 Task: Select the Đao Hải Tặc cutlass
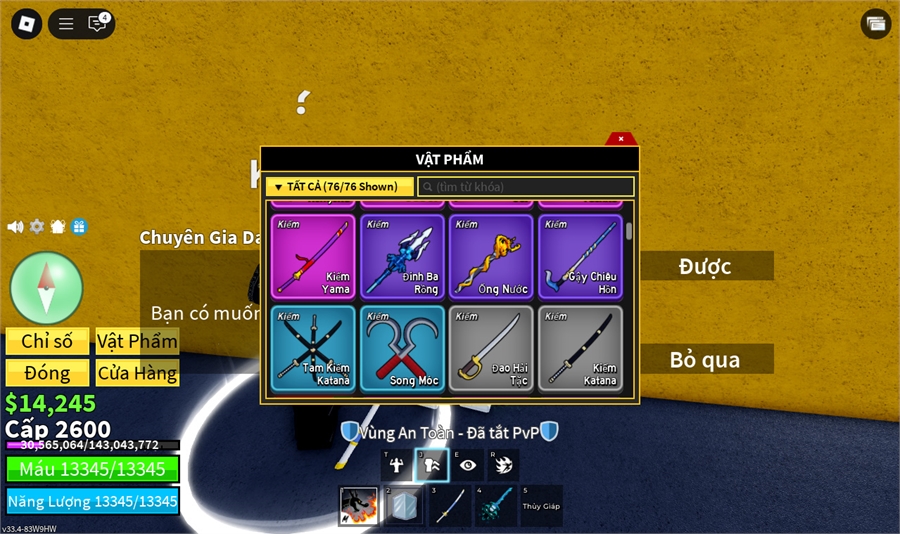click(x=491, y=347)
